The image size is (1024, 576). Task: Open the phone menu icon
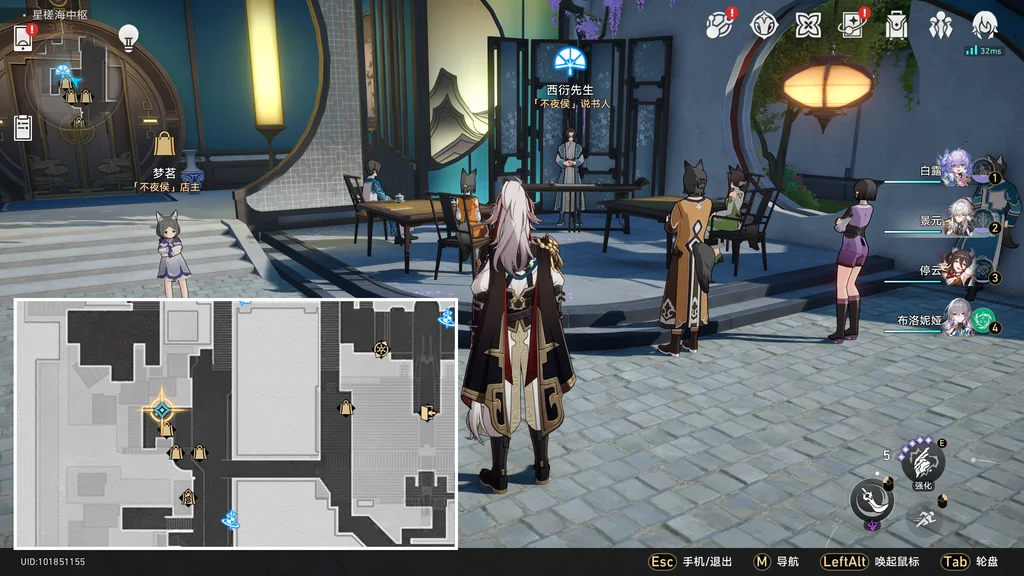24,37
